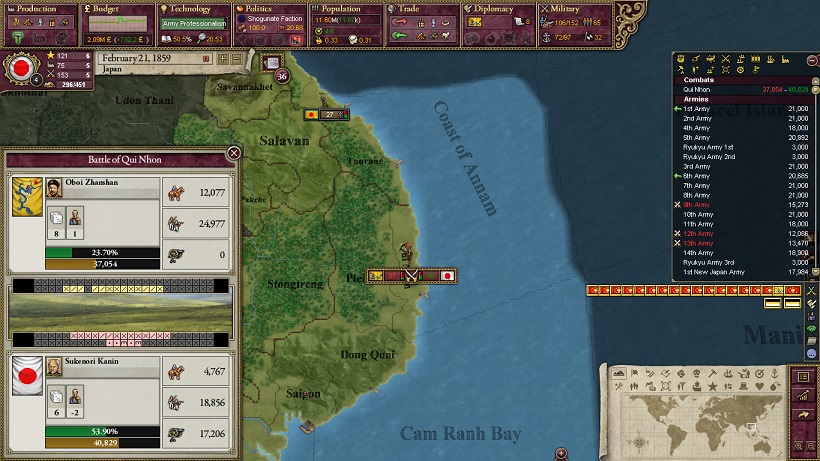Open the Population panel
This screenshot has height=461, width=820.
(345, 9)
